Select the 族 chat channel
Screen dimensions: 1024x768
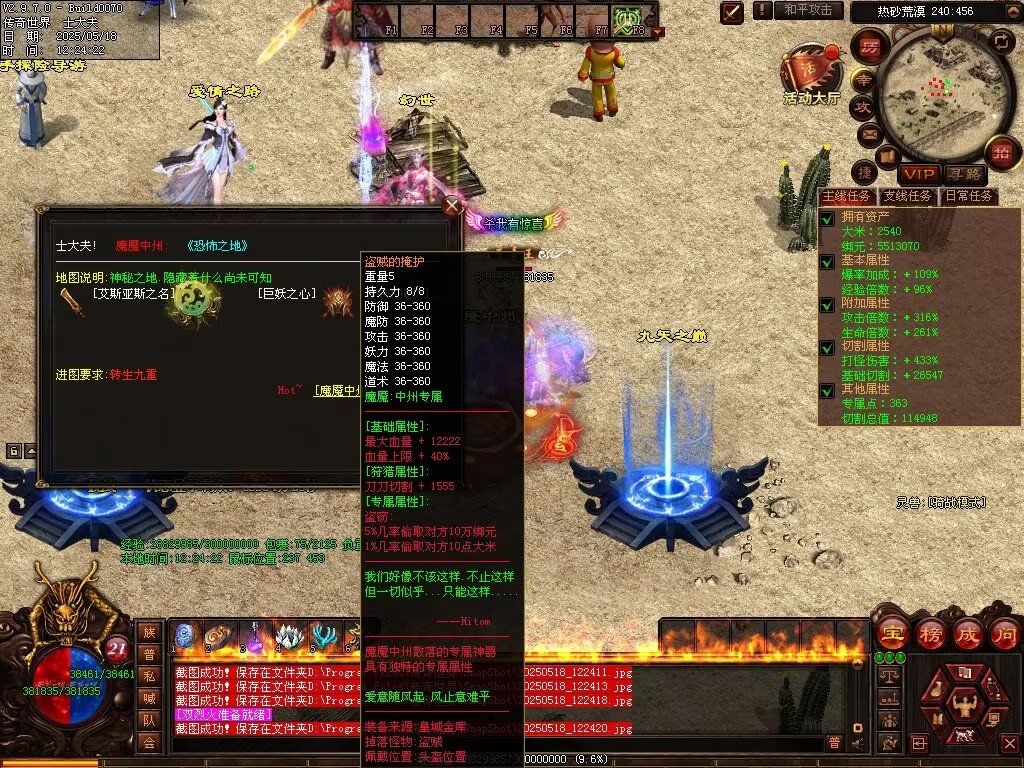[149, 632]
